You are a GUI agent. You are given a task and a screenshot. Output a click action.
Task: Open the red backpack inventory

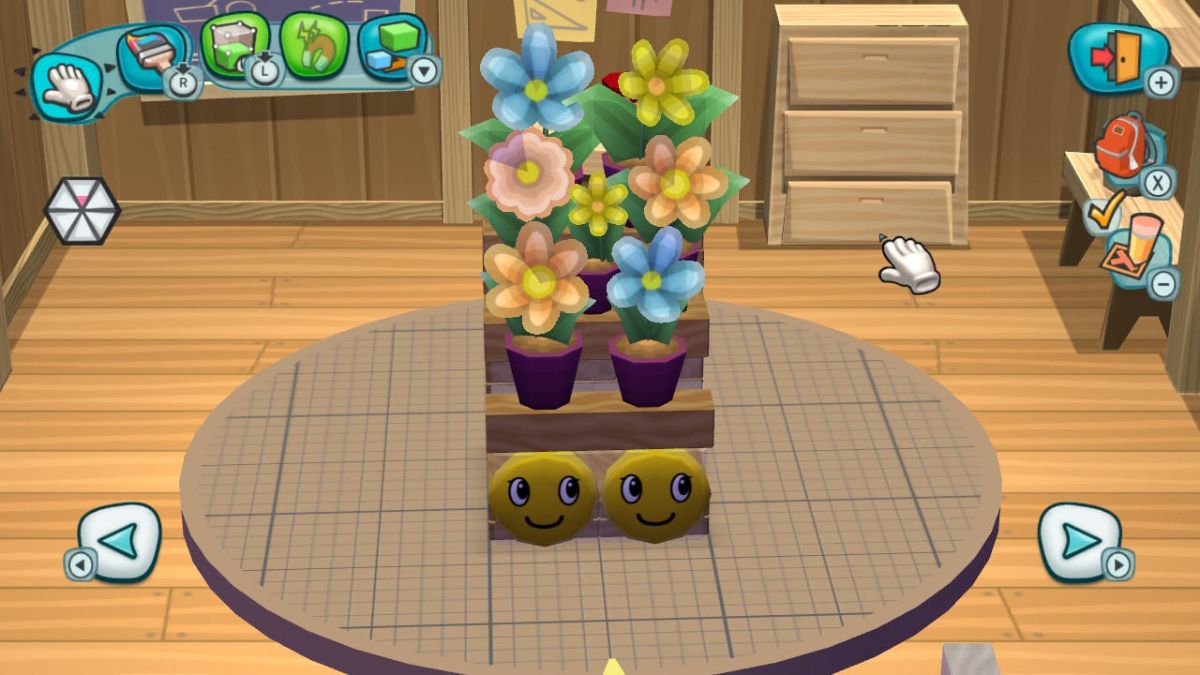point(1124,148)
